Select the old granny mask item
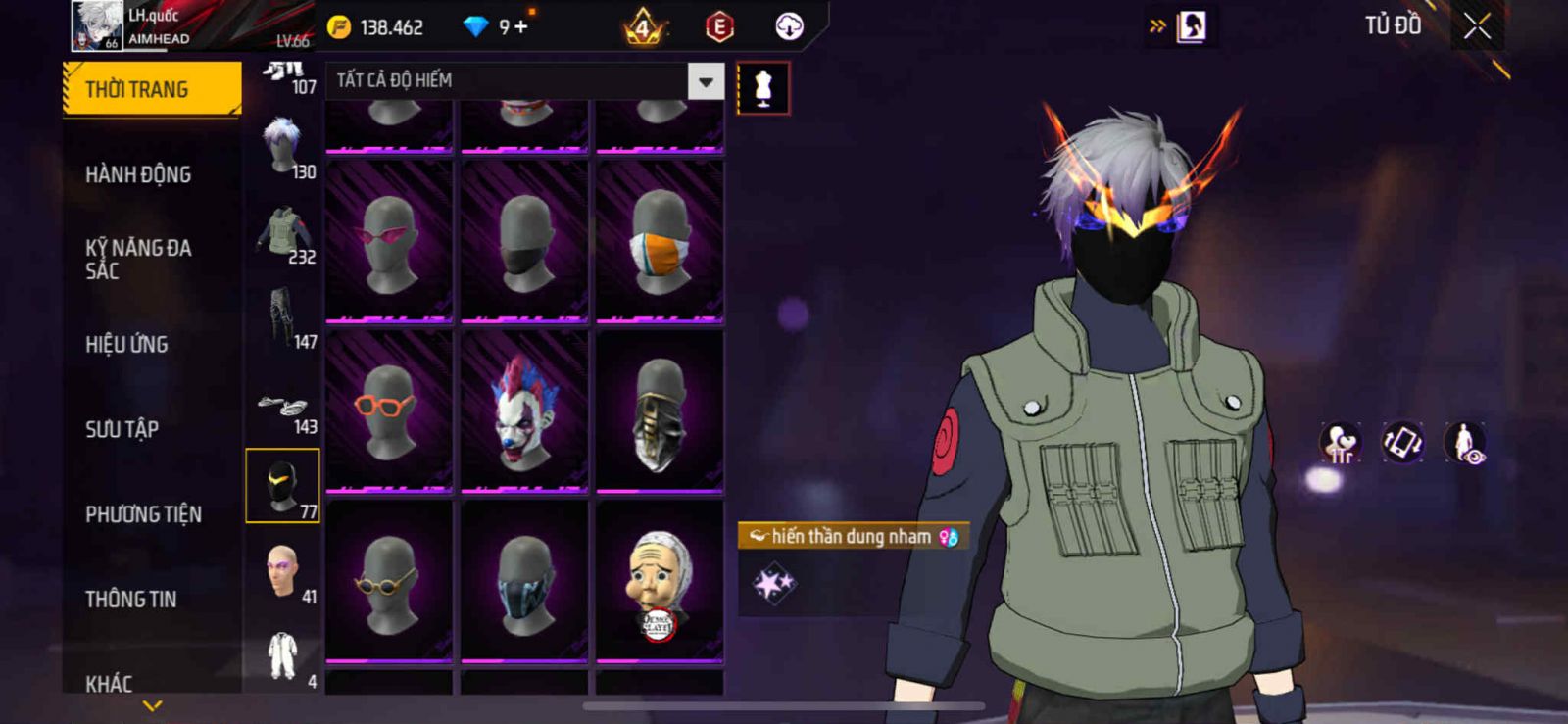The width and height of the screenshot is (1568, 724). pos(660,581)
